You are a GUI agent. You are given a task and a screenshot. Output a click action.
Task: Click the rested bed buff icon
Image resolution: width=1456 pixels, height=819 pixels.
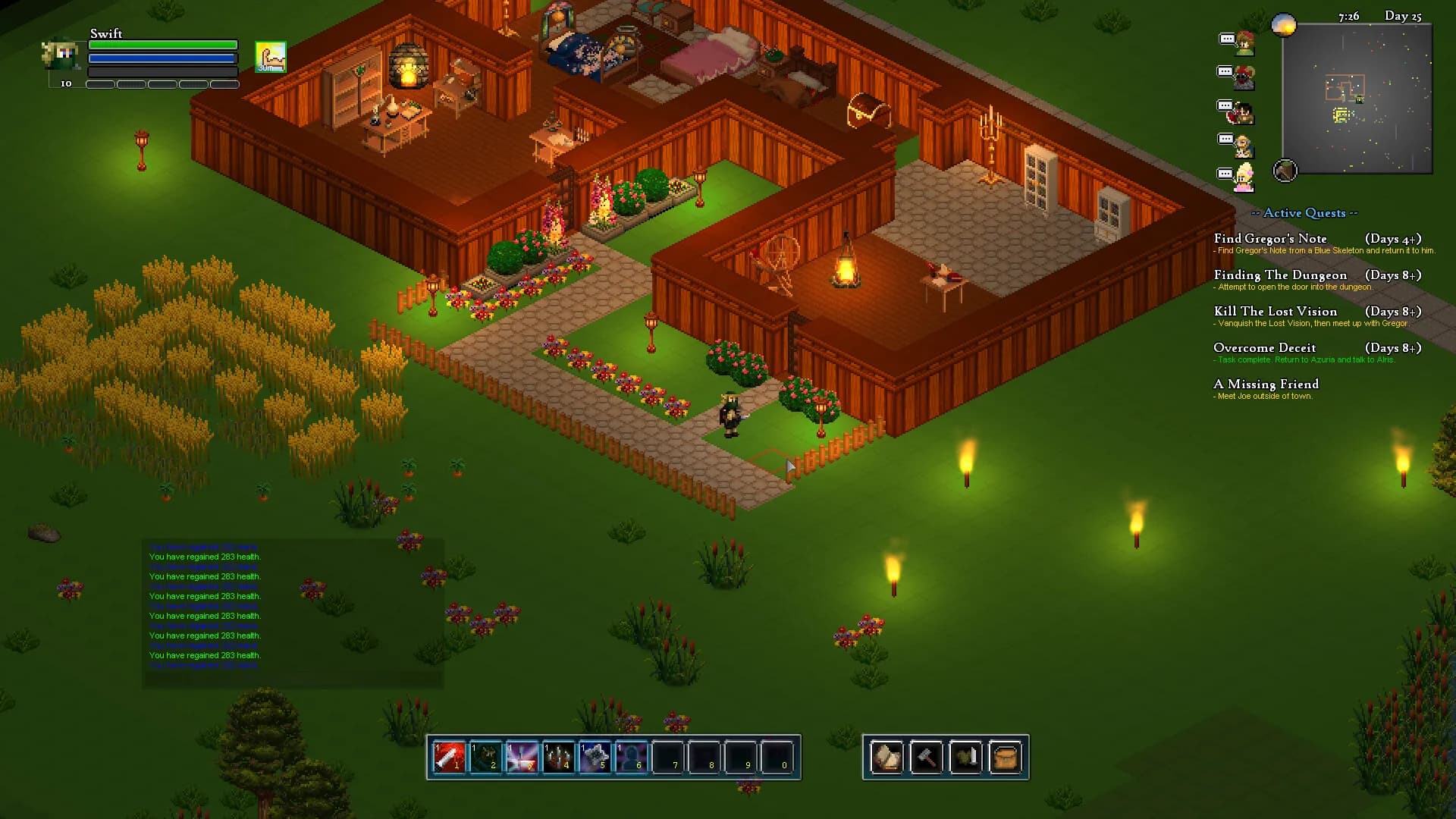[271, 57]
